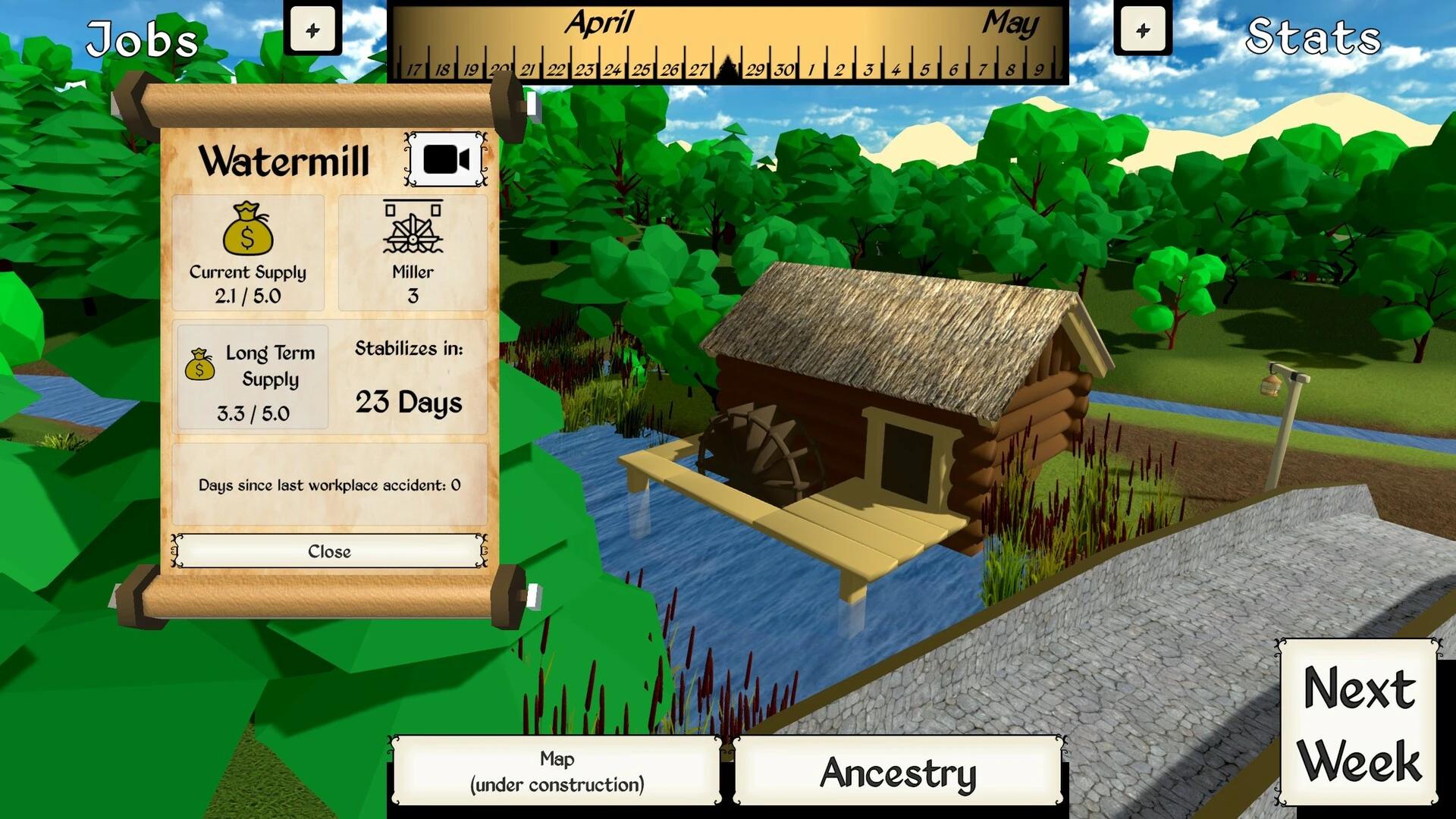This screenshot has width=1456, height=819.
Task: Click the camera icon on the Watermill panel
Action: coord(446,160)
